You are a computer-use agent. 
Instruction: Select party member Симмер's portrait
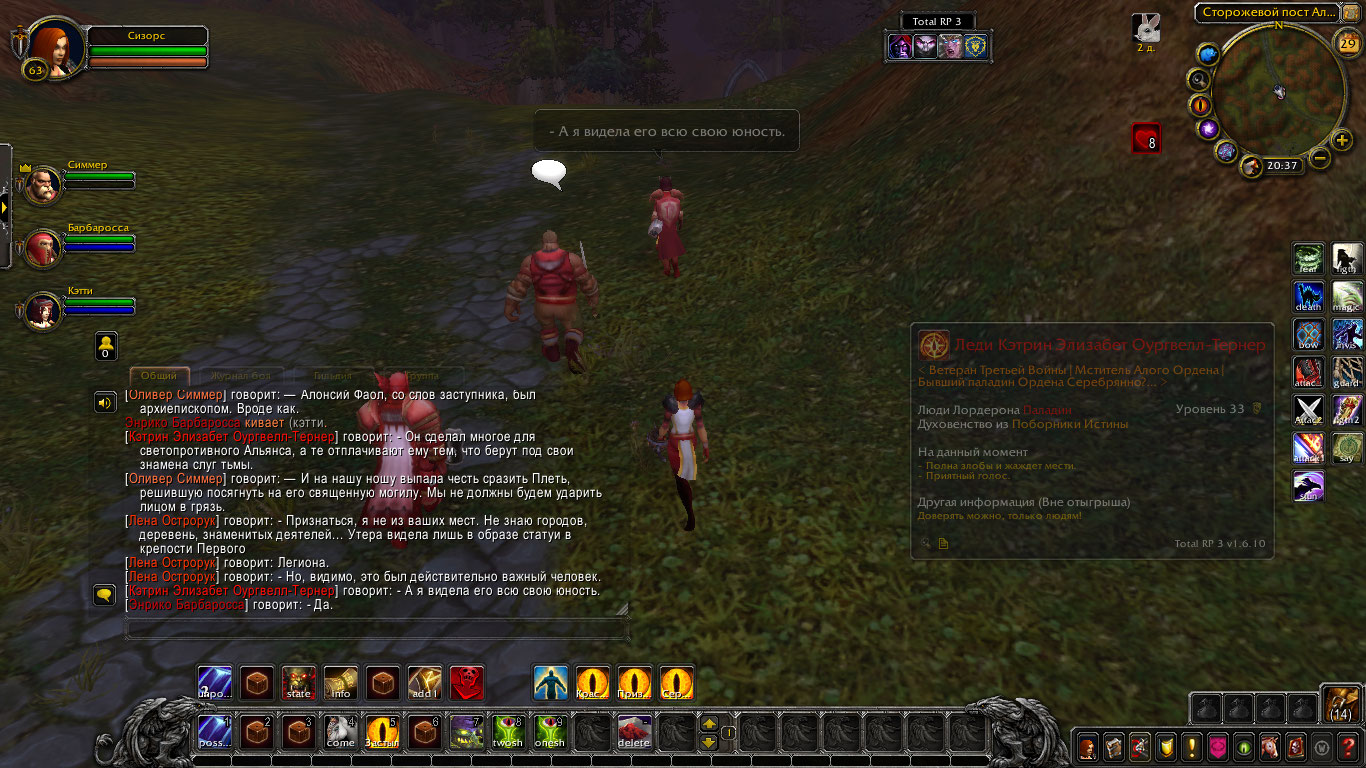click(x=43, y=185)
